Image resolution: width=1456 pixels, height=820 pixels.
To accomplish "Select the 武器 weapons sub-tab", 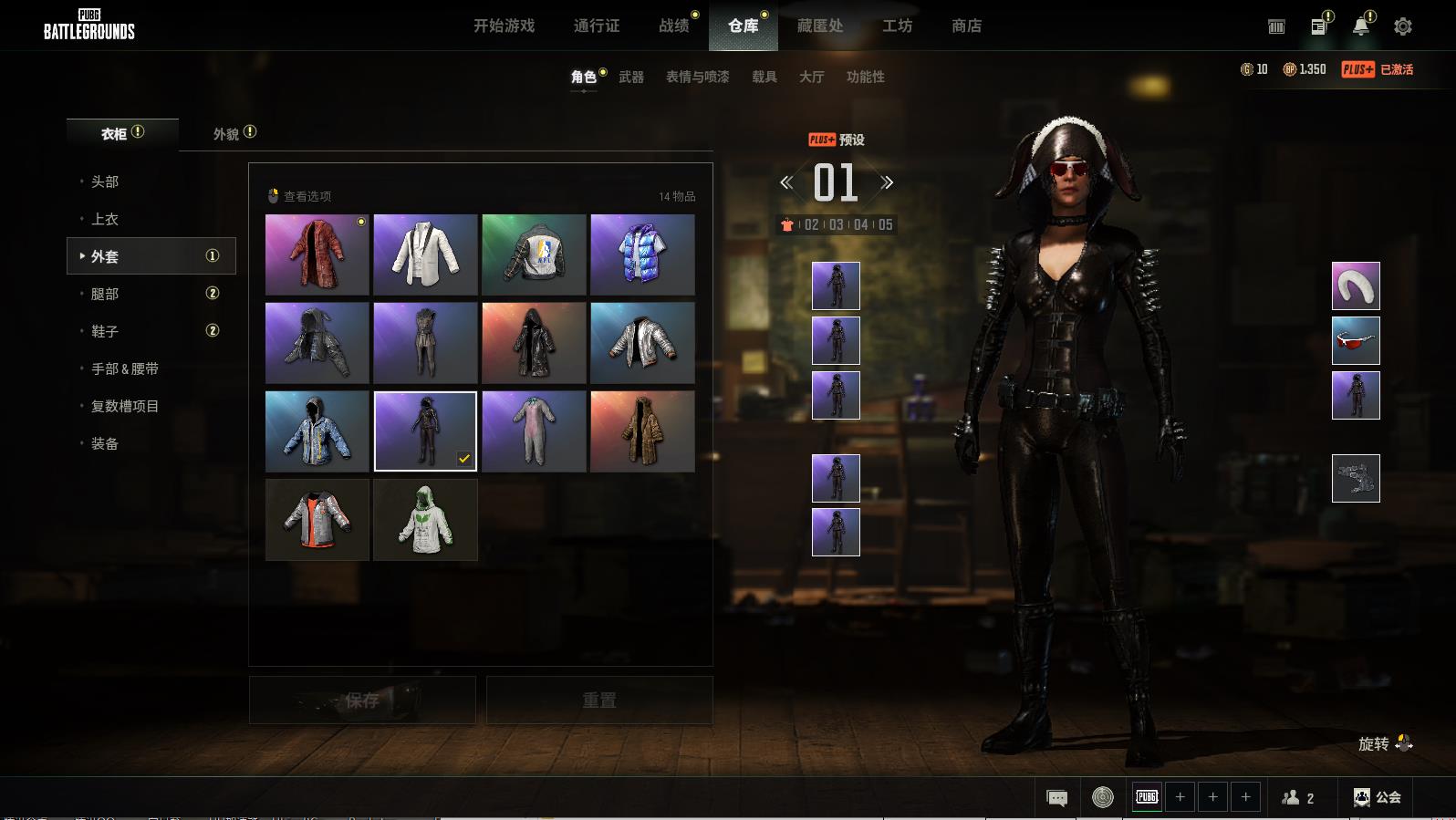I will point(631,78).
